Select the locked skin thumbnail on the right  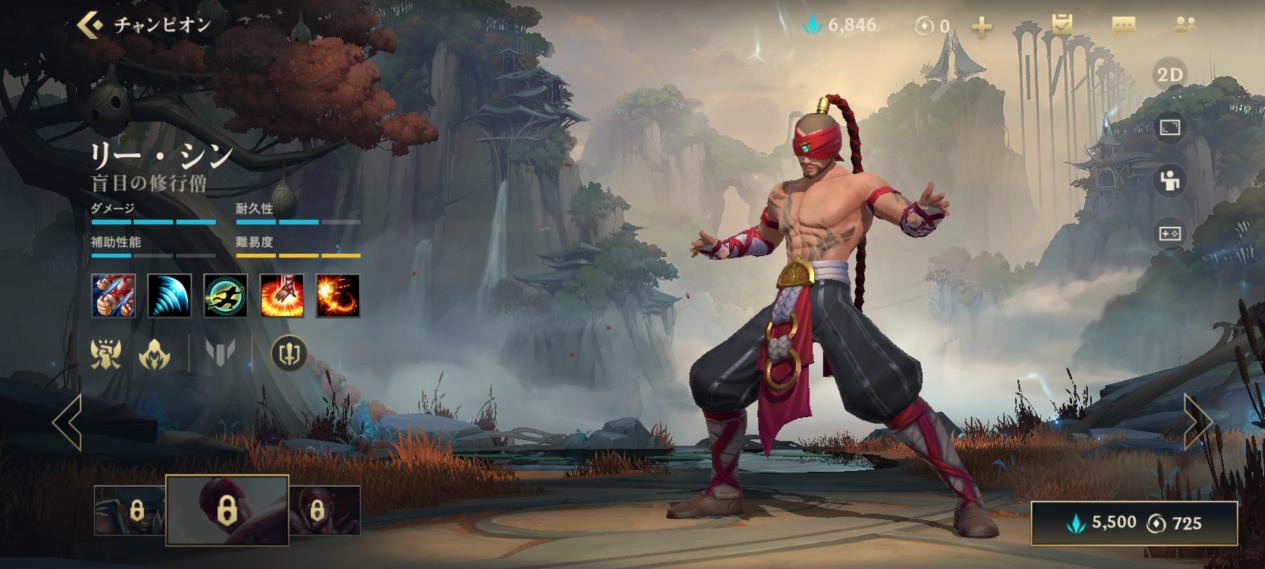point(324,511)
